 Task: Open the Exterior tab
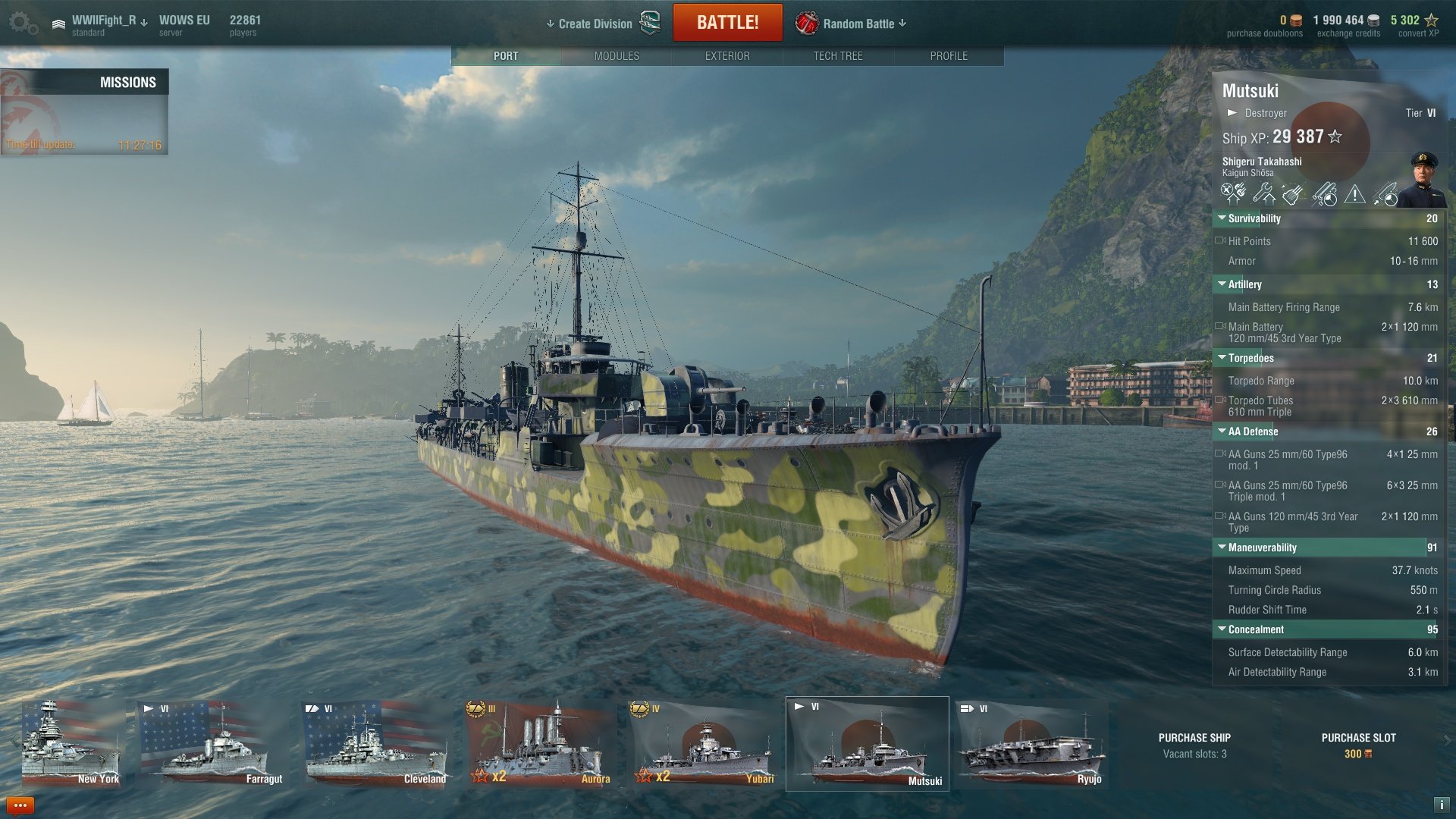727,56
